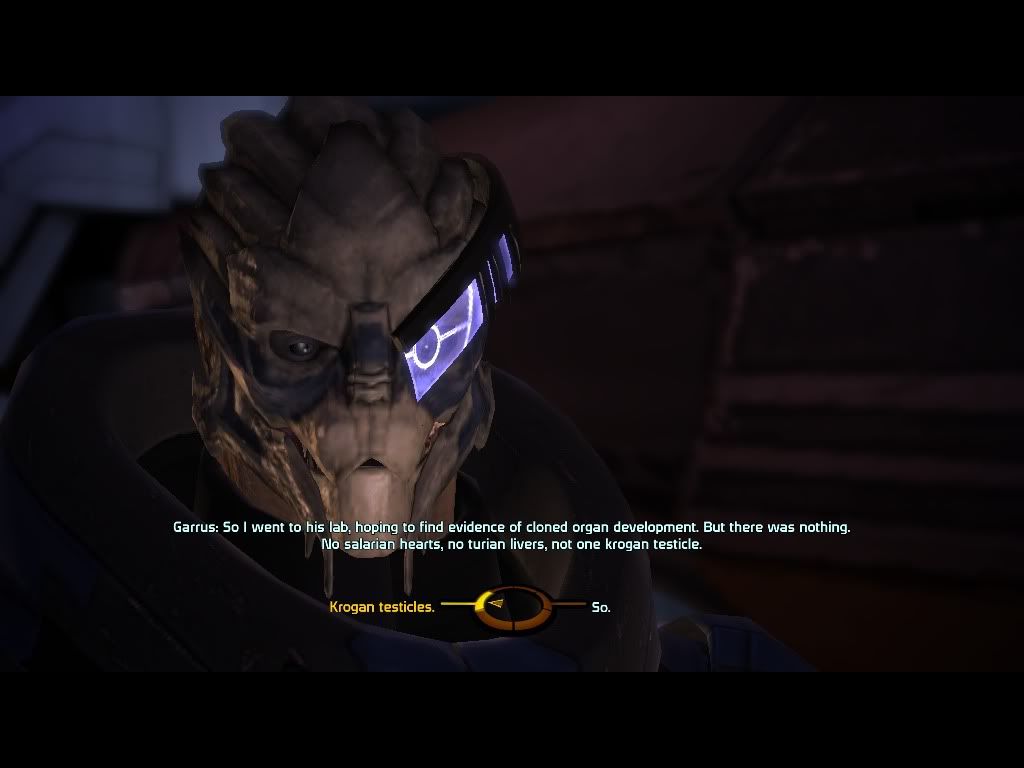Select the "So." dialogue option

tap(600, 607)
